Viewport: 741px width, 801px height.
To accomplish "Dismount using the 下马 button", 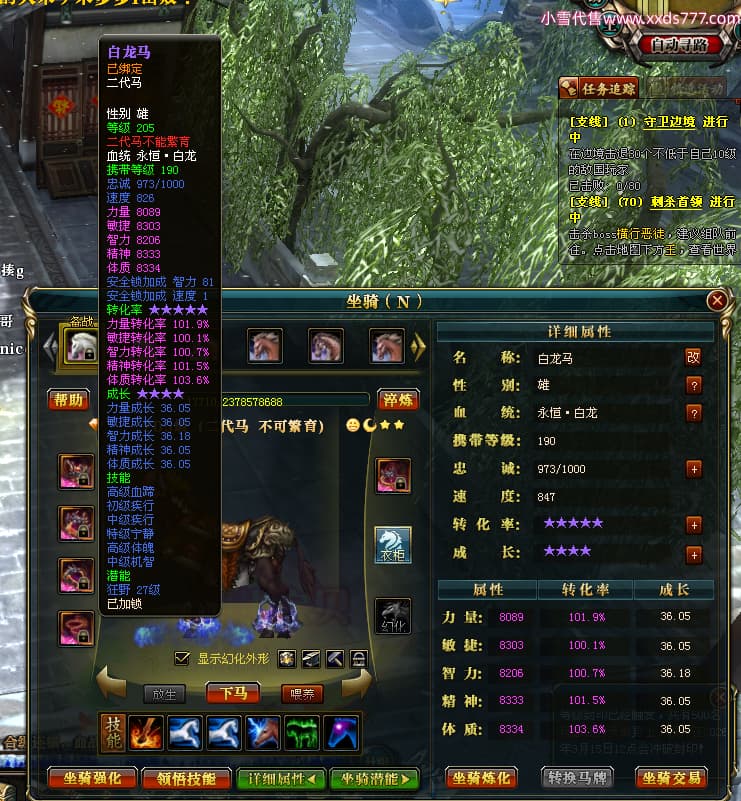I will tap(234, 693).
